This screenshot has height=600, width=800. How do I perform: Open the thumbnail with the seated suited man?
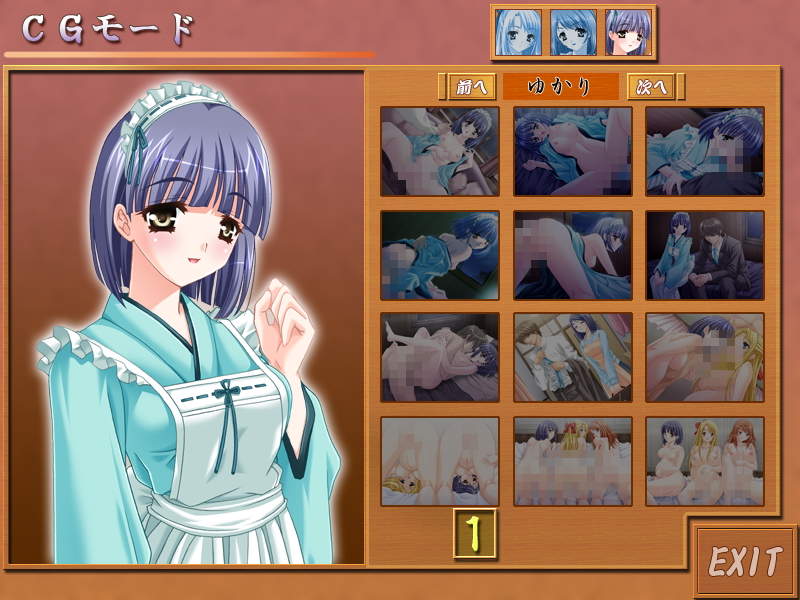point(704,254)
